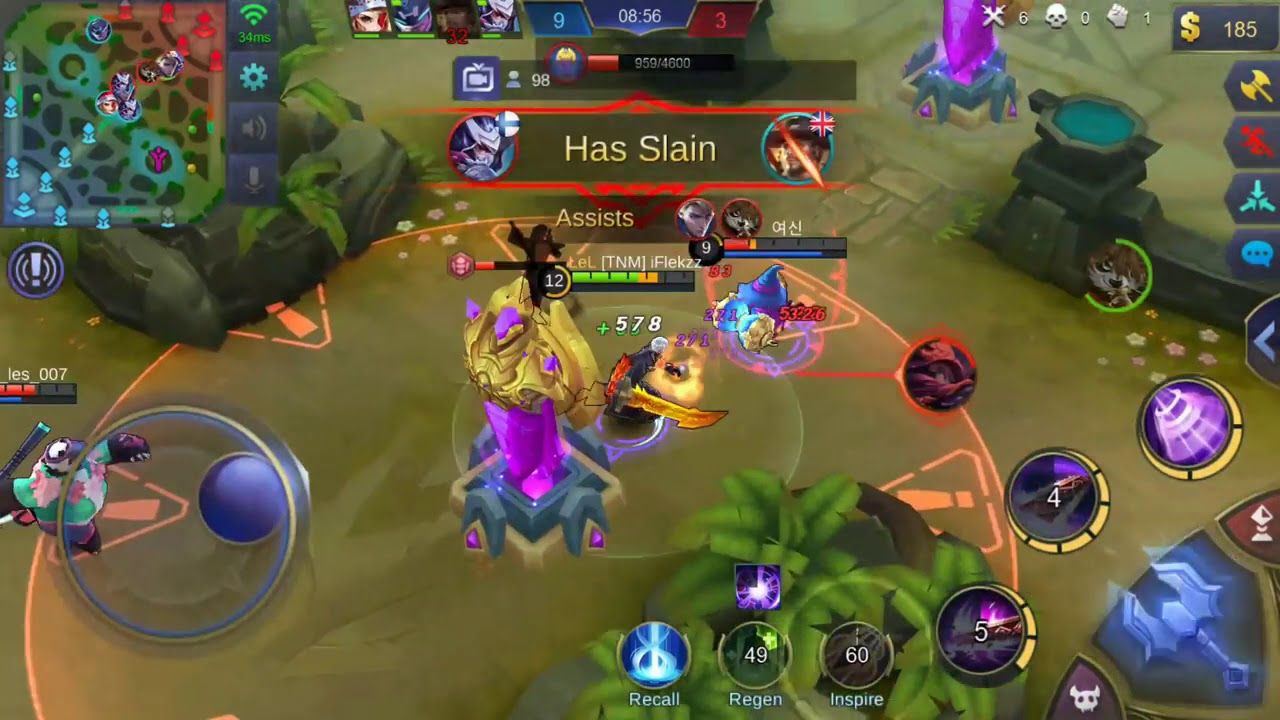Tap the purple item icon above Regen
The width and height of the screenshot is (1280, 720).
click(x=757, y=586)
